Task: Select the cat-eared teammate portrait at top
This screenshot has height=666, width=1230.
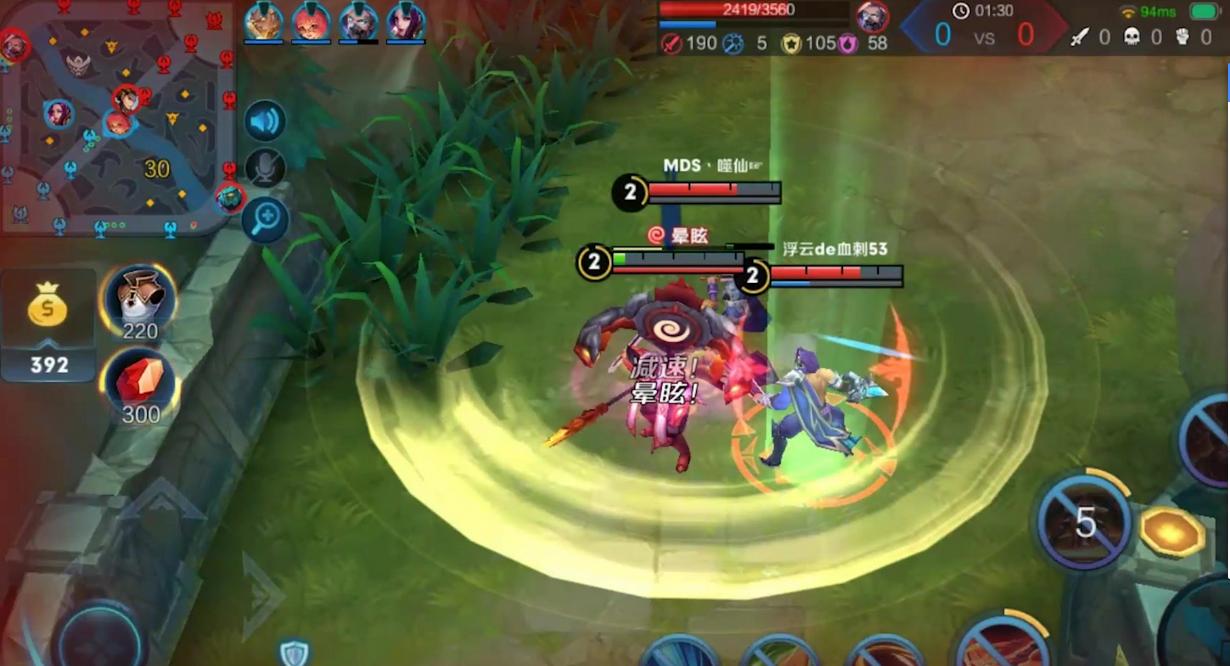Action: click(x=263, y=20)
